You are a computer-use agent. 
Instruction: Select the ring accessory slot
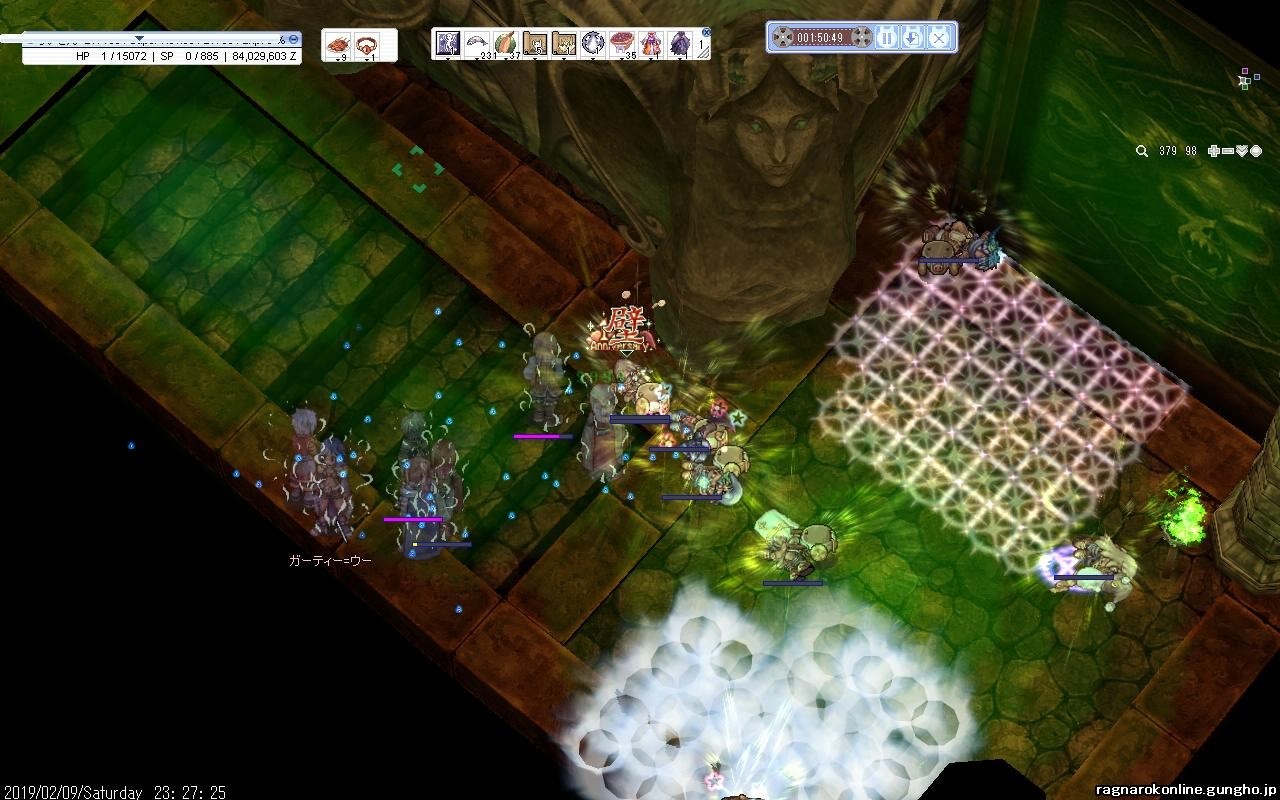tap(367, 45)
